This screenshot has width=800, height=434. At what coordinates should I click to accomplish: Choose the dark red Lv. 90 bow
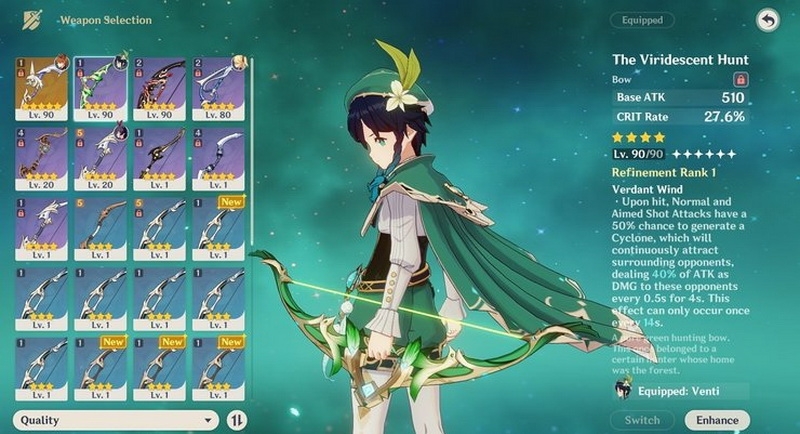pyautogui.click(x=158, y=88)
